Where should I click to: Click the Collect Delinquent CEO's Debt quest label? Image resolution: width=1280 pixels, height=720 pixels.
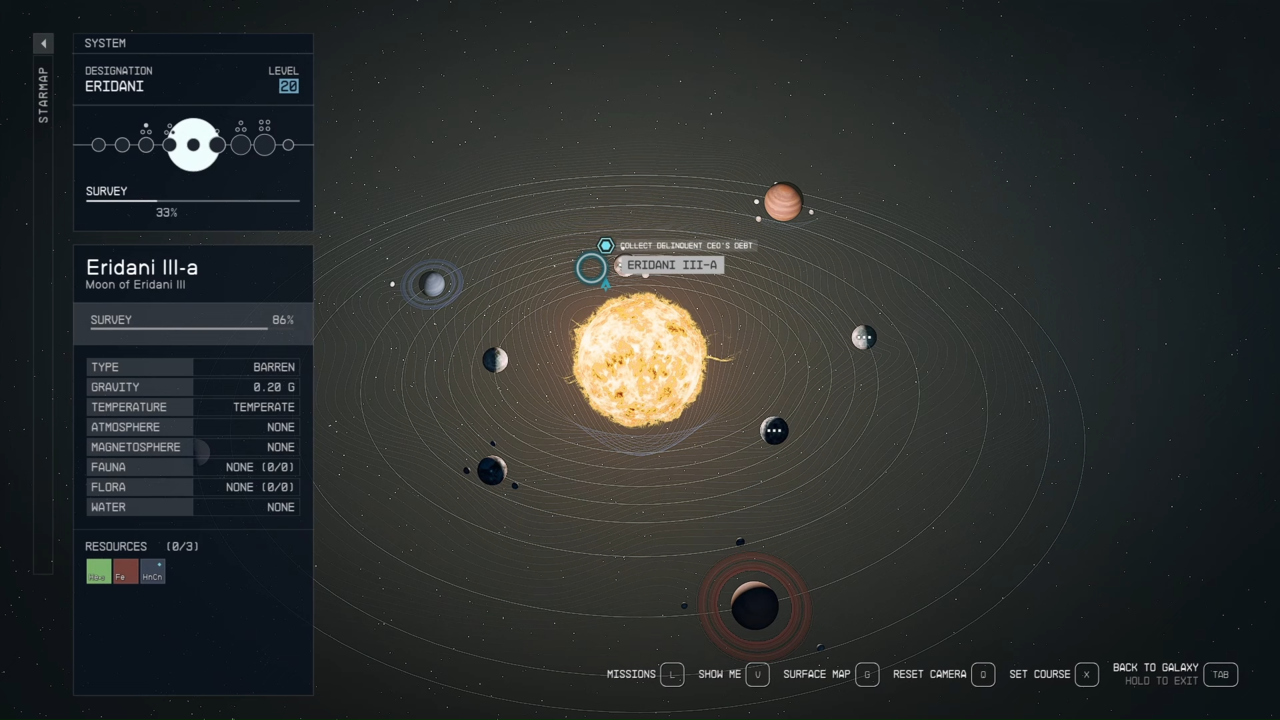(x=687, y=244)
